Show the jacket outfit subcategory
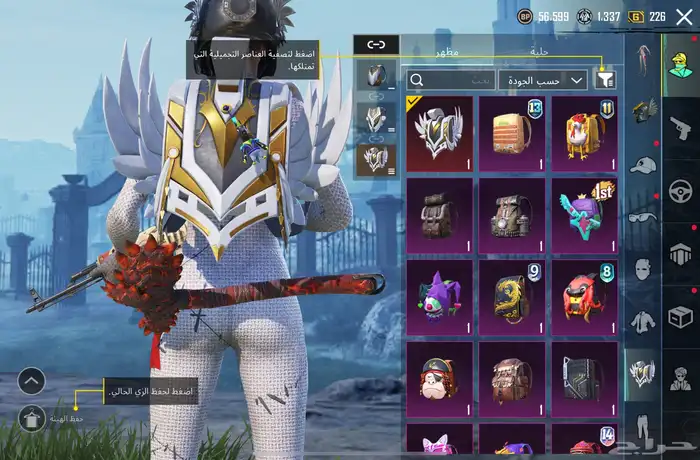This screenshot has width=700, height=460. pos(642,321)
